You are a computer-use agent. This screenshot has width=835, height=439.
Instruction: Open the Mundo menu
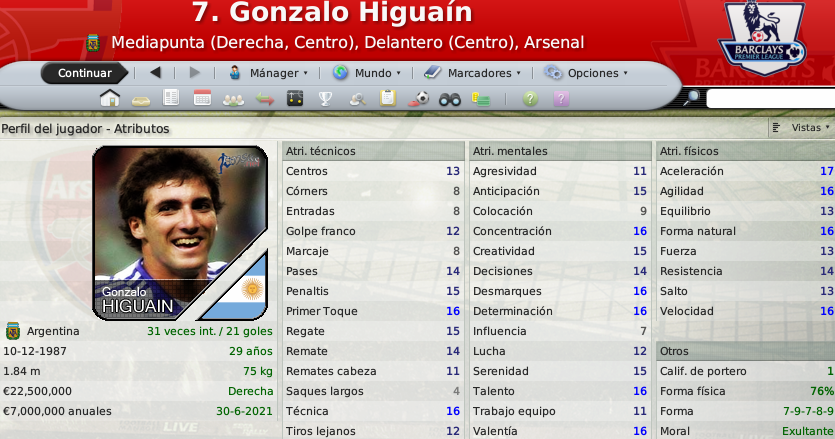tap(366, 73)
